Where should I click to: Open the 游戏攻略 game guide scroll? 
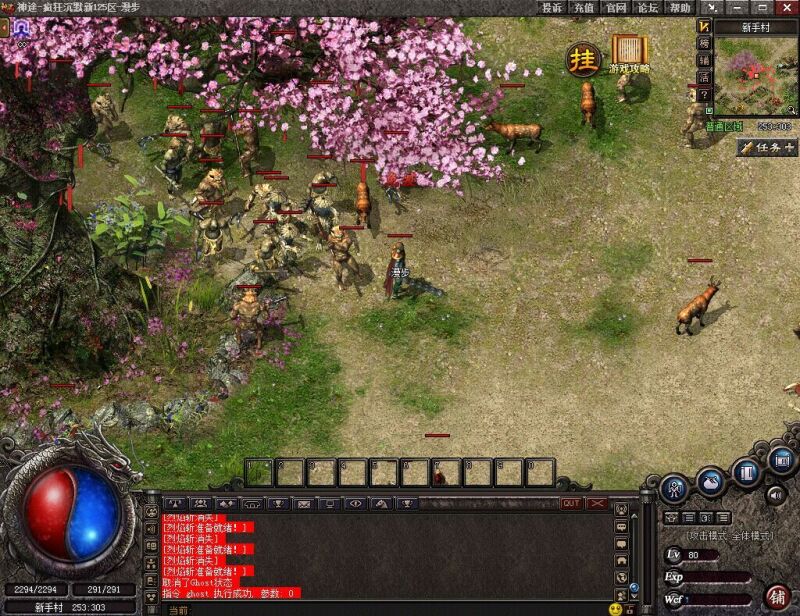pos(629,52)
